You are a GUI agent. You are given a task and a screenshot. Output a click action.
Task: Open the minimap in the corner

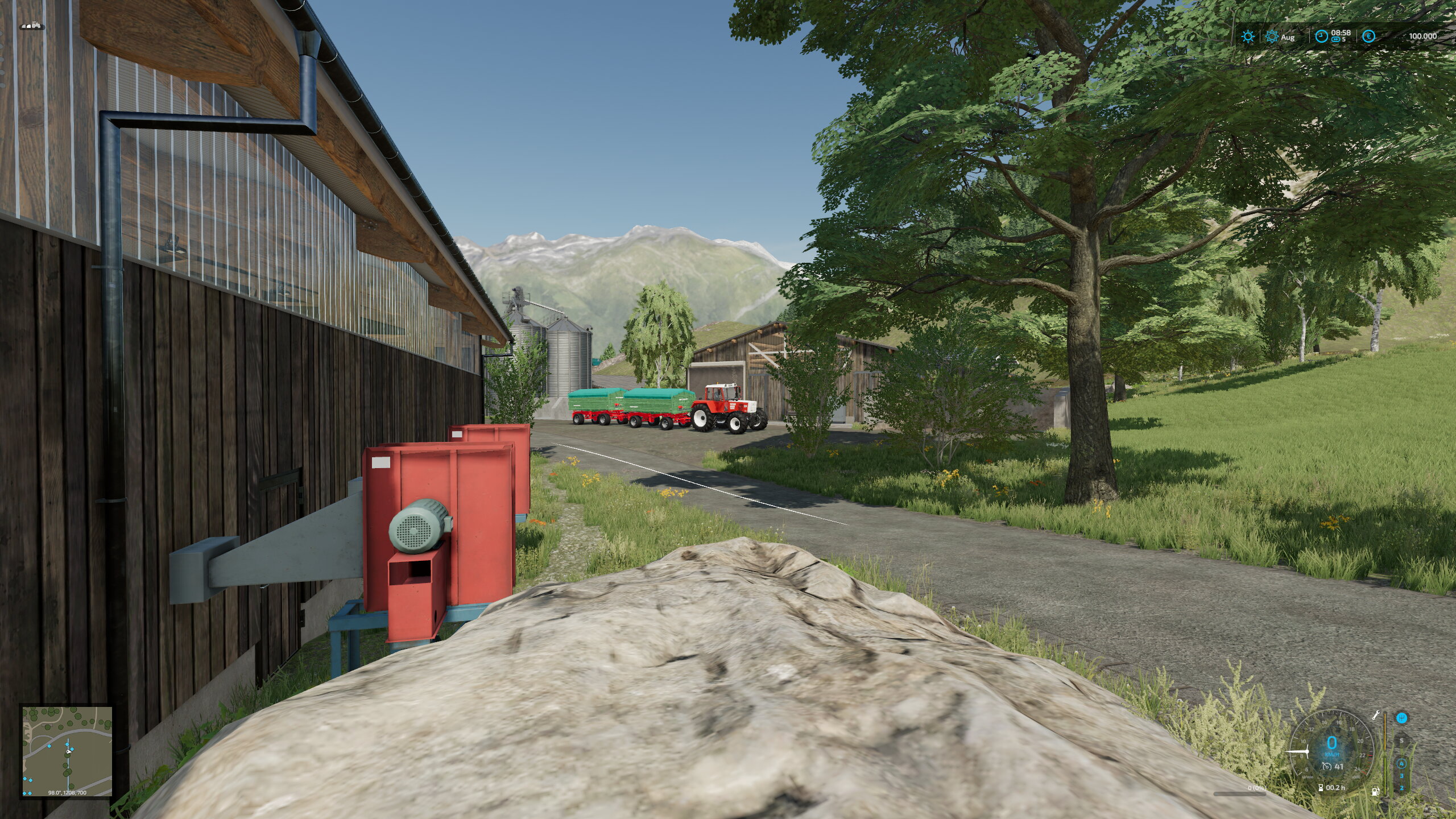point(67,751)
